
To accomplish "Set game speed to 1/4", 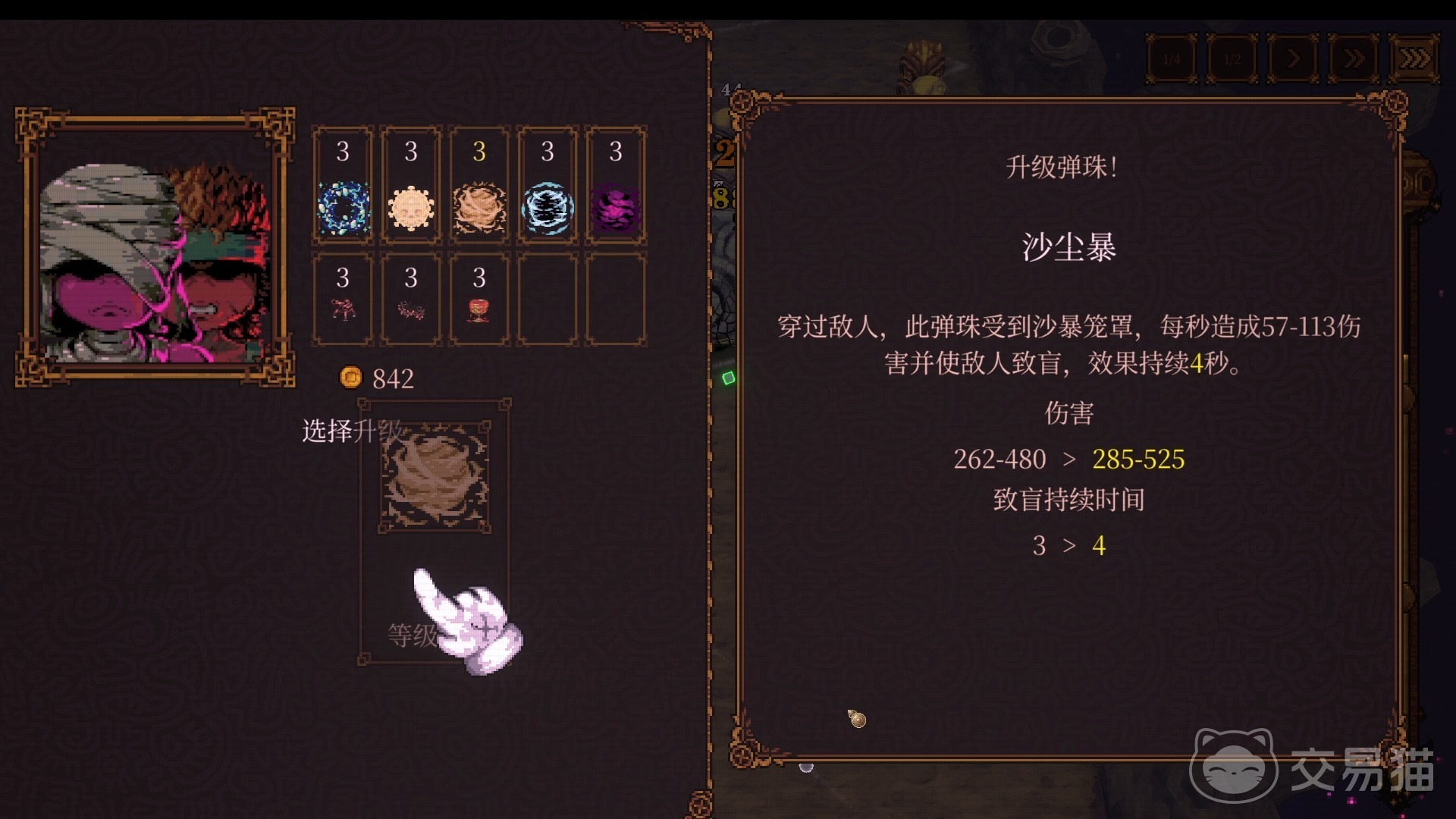I will click(1172, 58).
